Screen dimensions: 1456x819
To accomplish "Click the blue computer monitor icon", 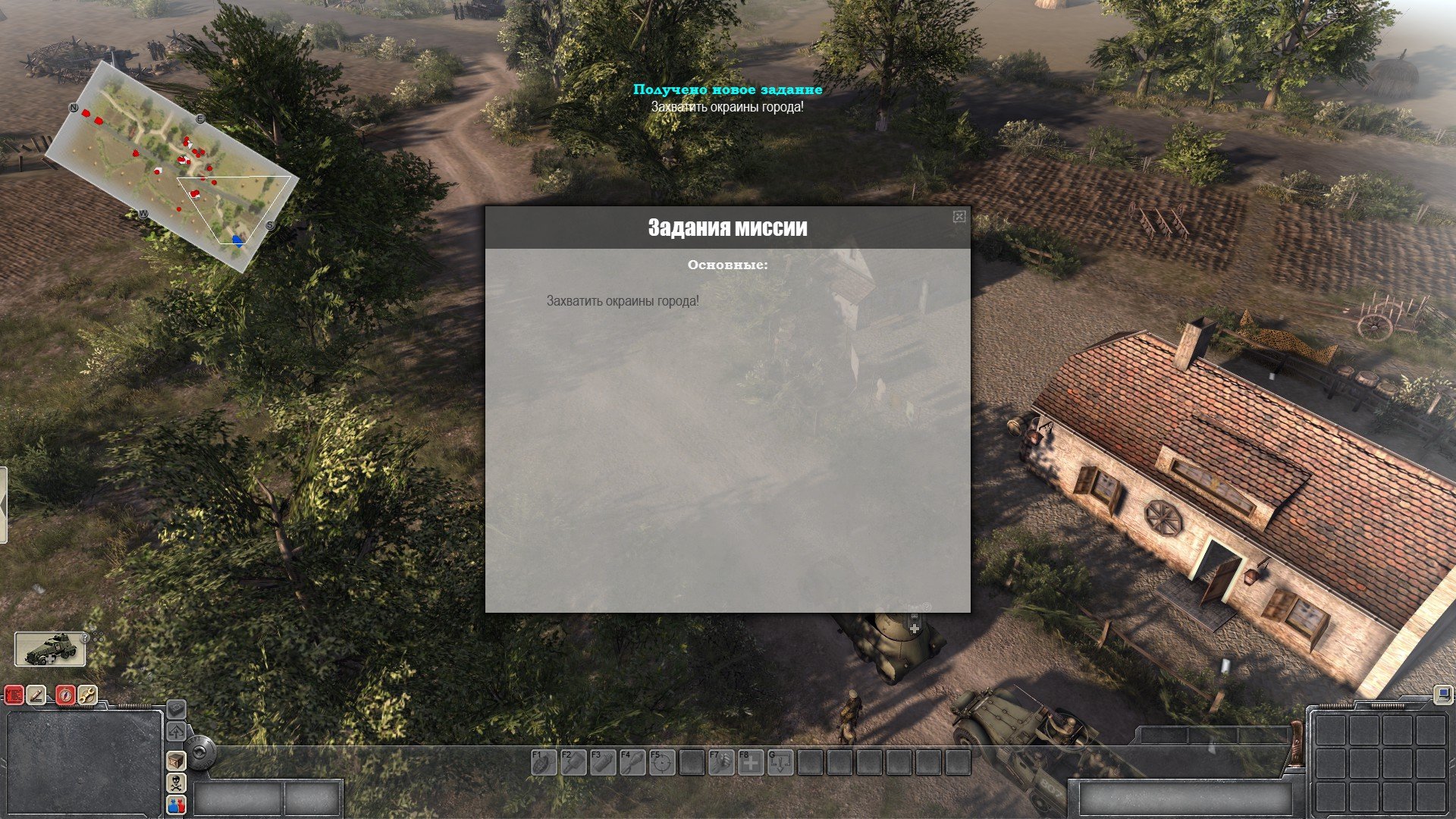I will click(x=1442, y=693).
